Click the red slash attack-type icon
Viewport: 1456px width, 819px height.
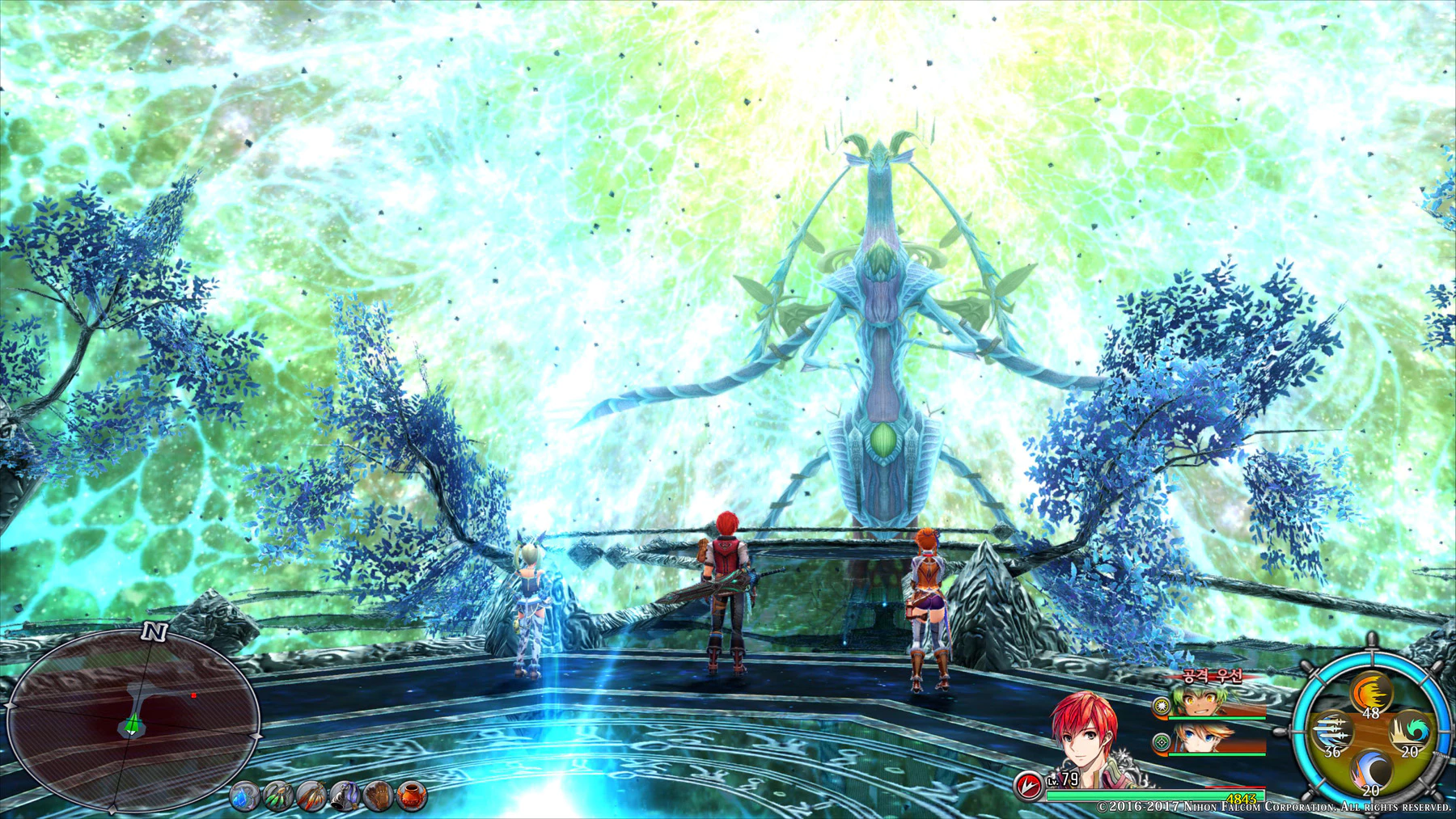coord(1028,785)
